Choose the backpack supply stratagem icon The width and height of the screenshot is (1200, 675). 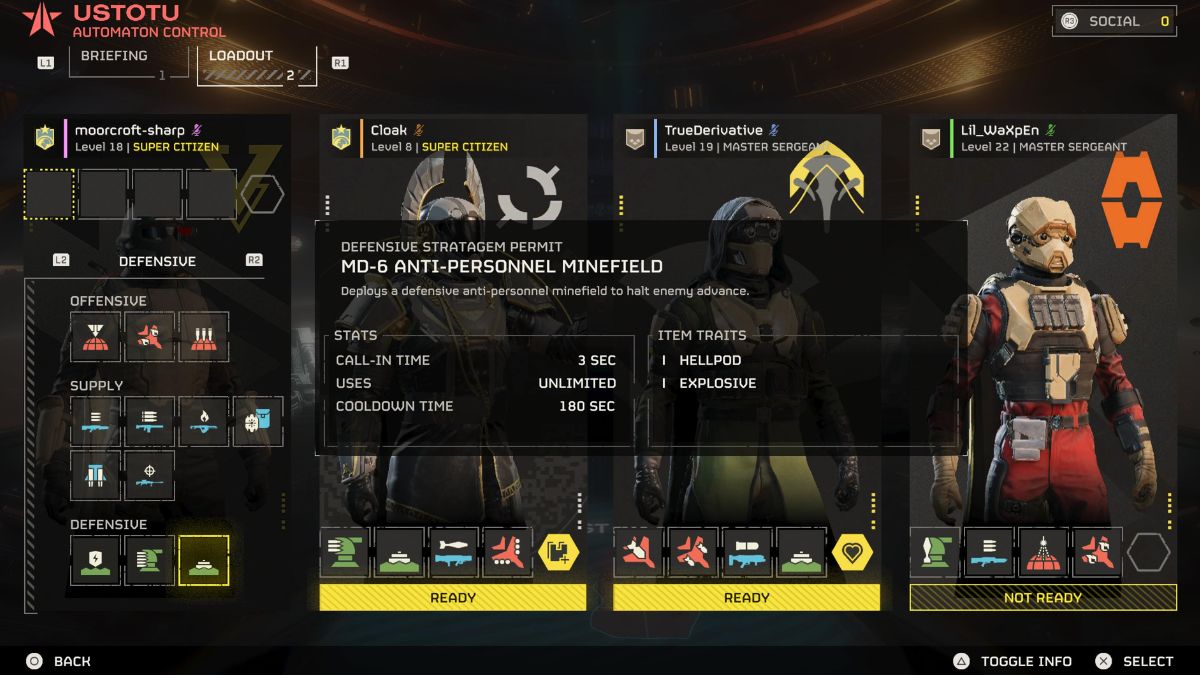pos(258,421)
